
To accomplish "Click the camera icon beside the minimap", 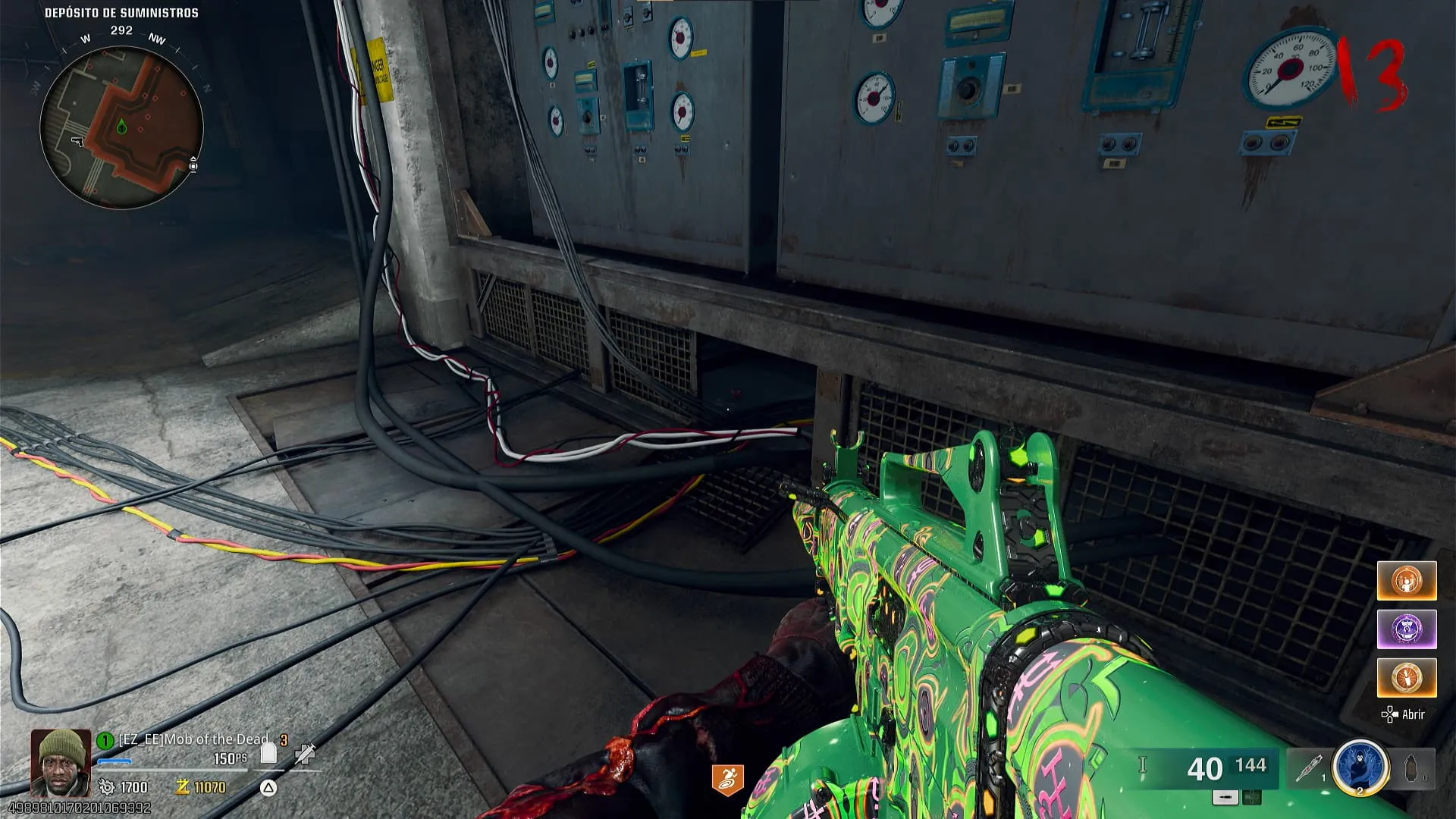I will click(x=193, y=165).
